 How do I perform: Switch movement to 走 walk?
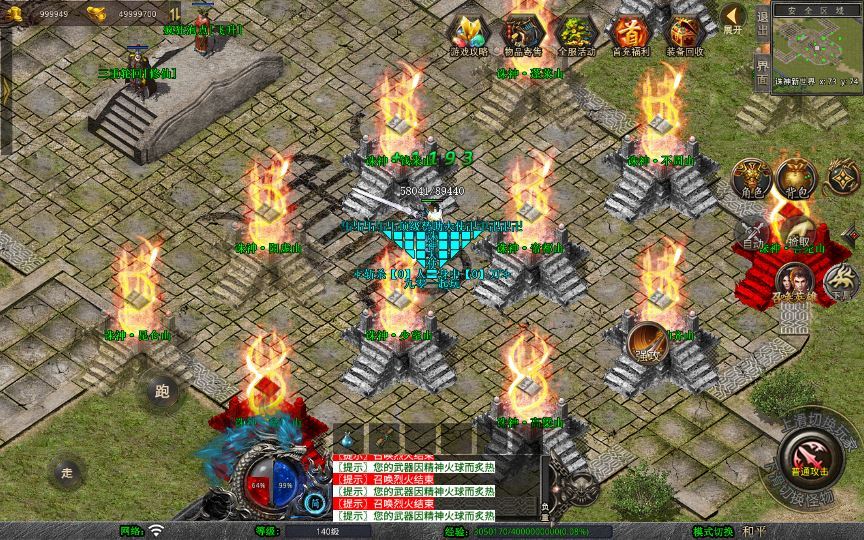click(x=67, y=472)
